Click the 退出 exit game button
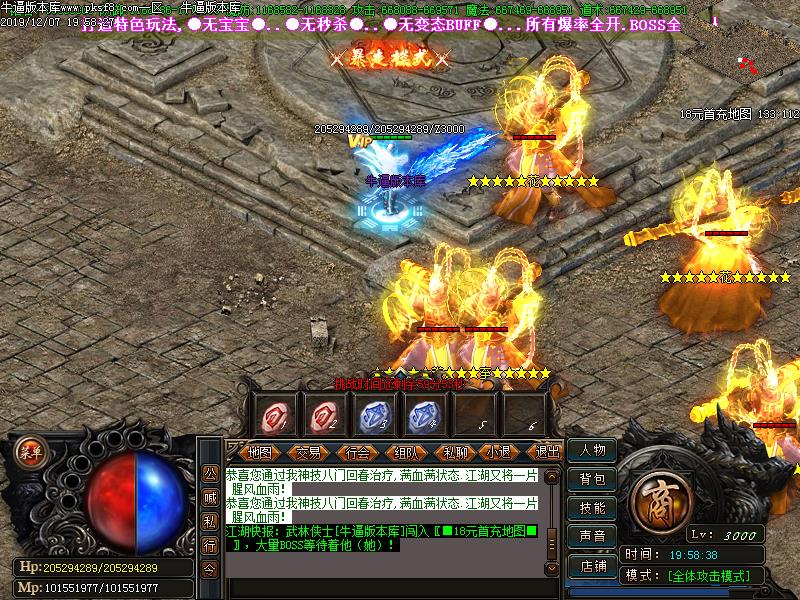This screenshot has width=800, height=600. (546, 452)
